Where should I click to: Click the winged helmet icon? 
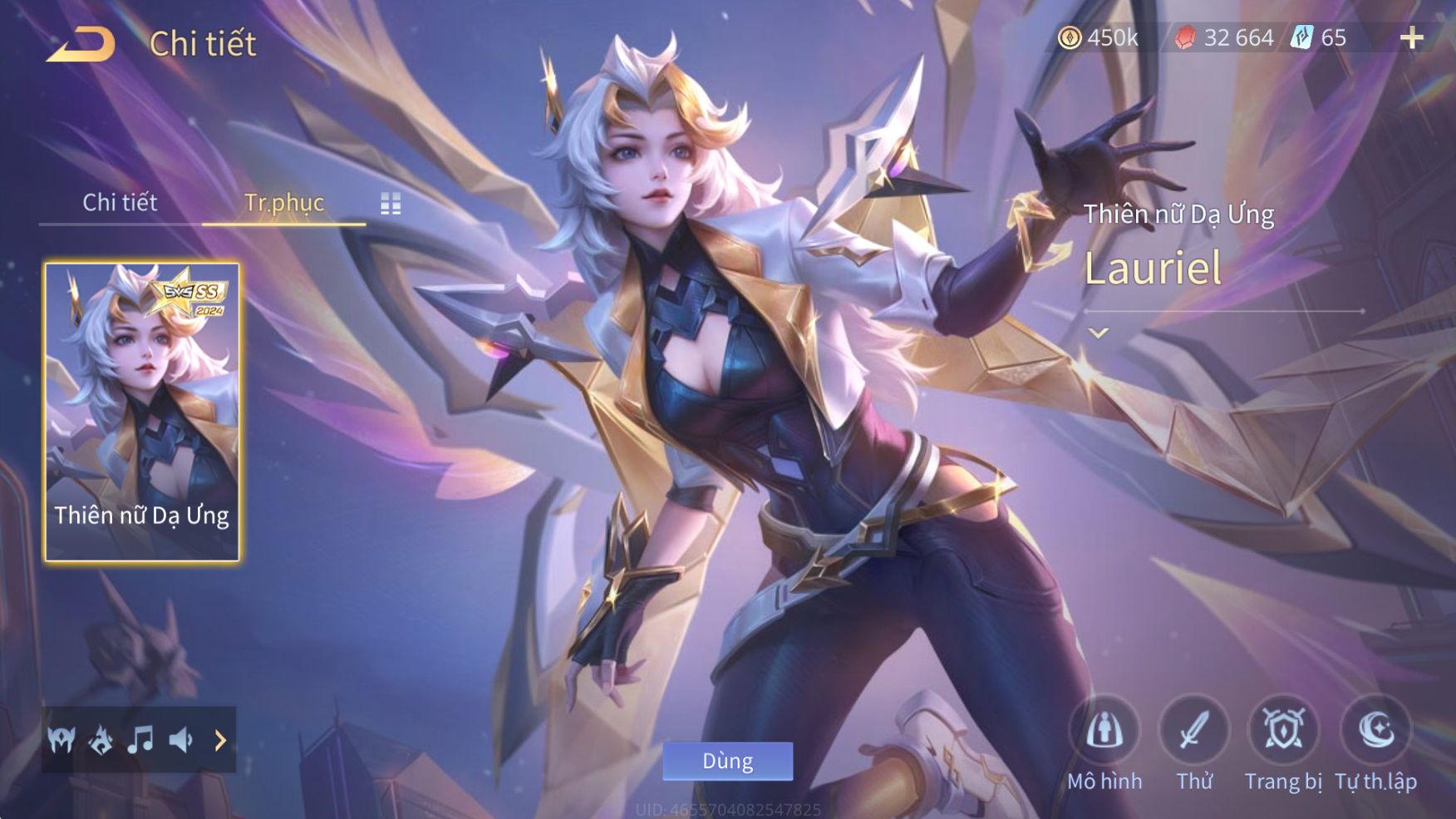61,739
